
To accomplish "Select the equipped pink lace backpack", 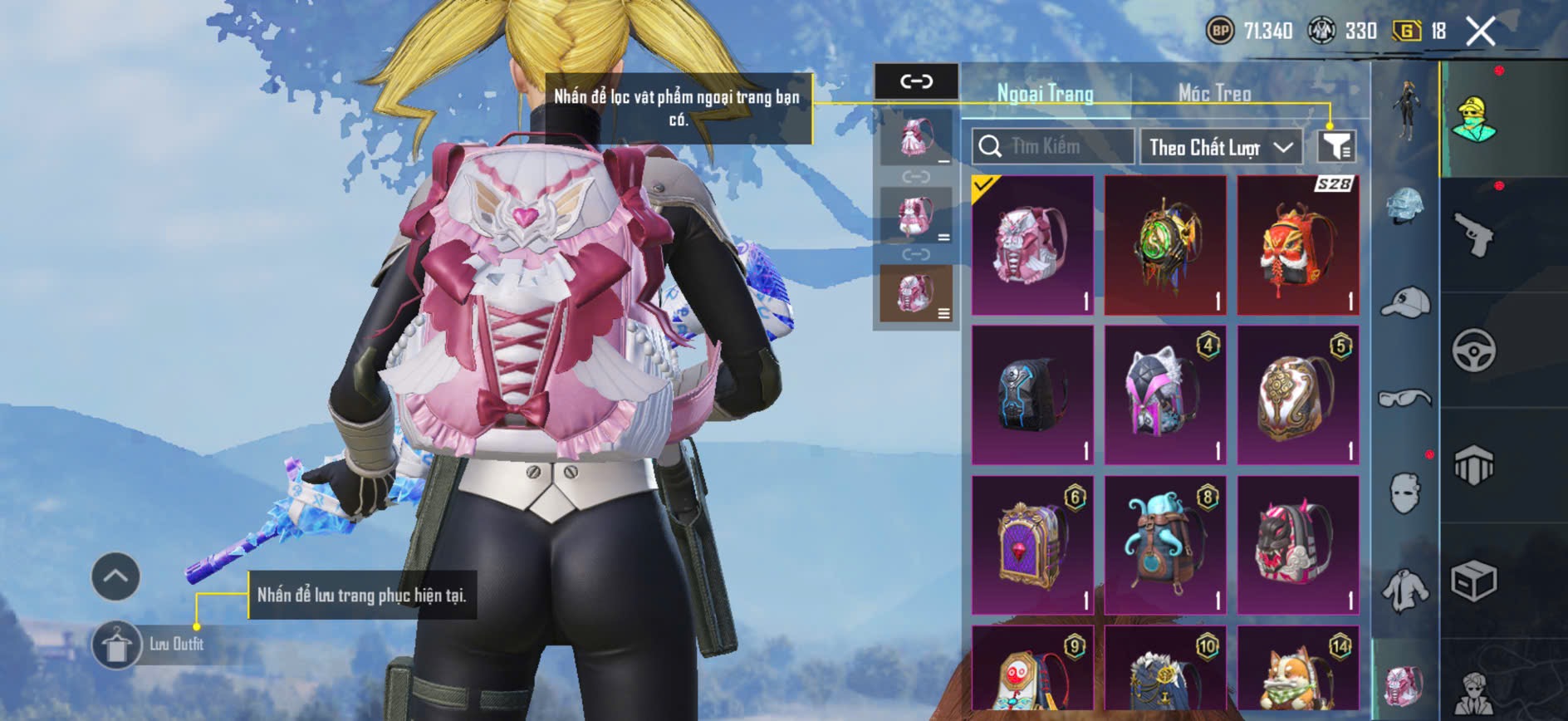I will (x=1032, y=245).
